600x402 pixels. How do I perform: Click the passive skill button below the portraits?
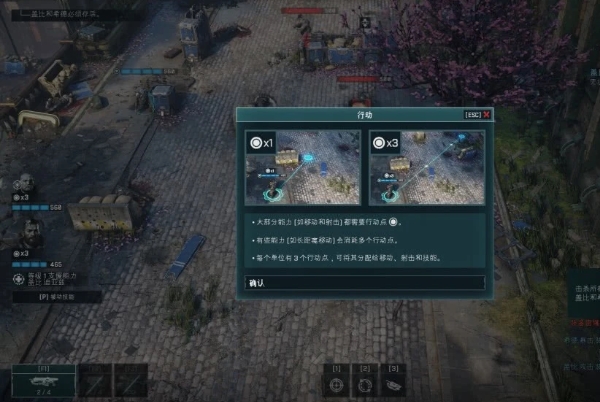[56, 297]
